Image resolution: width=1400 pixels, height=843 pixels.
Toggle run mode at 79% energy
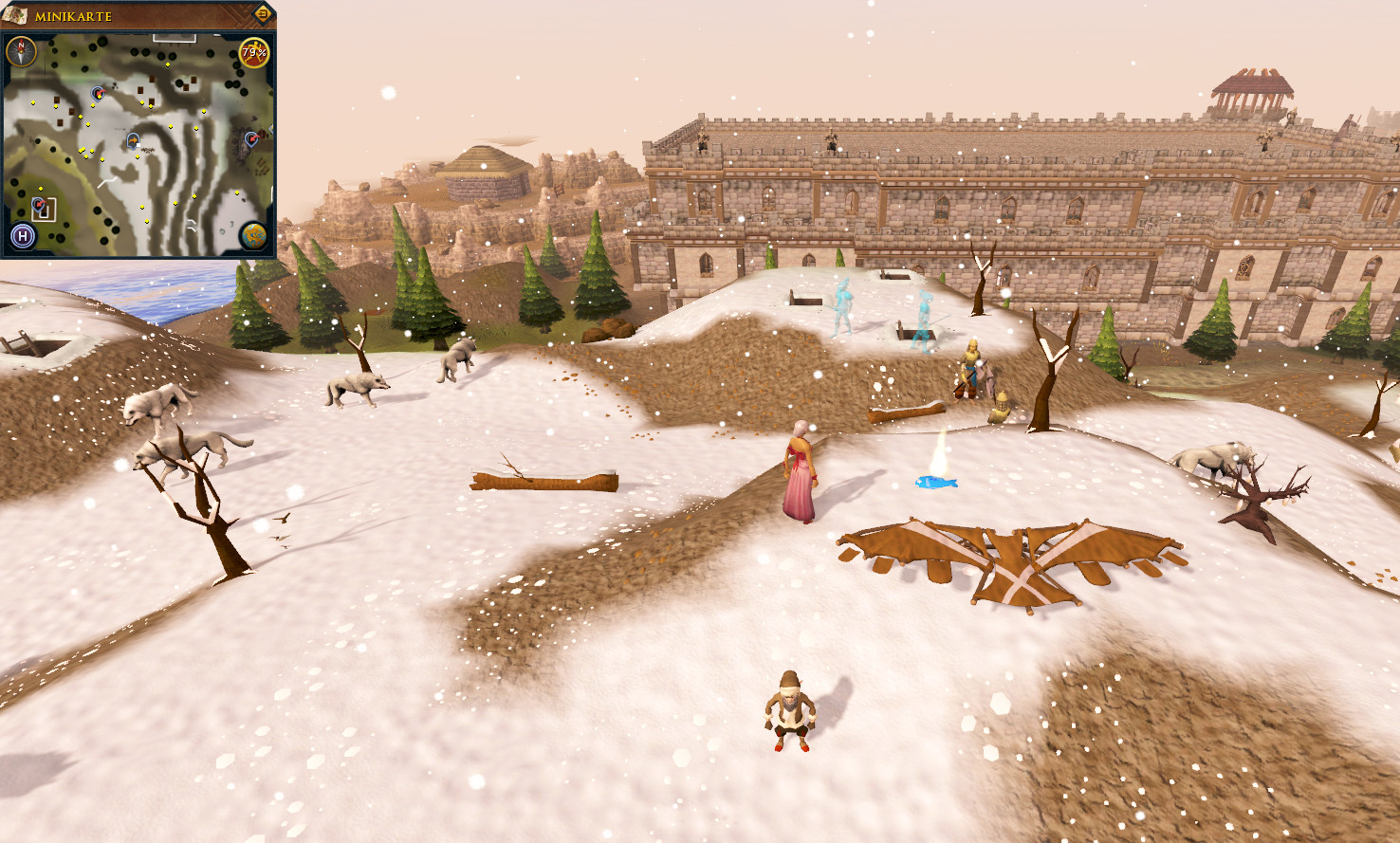254,52
